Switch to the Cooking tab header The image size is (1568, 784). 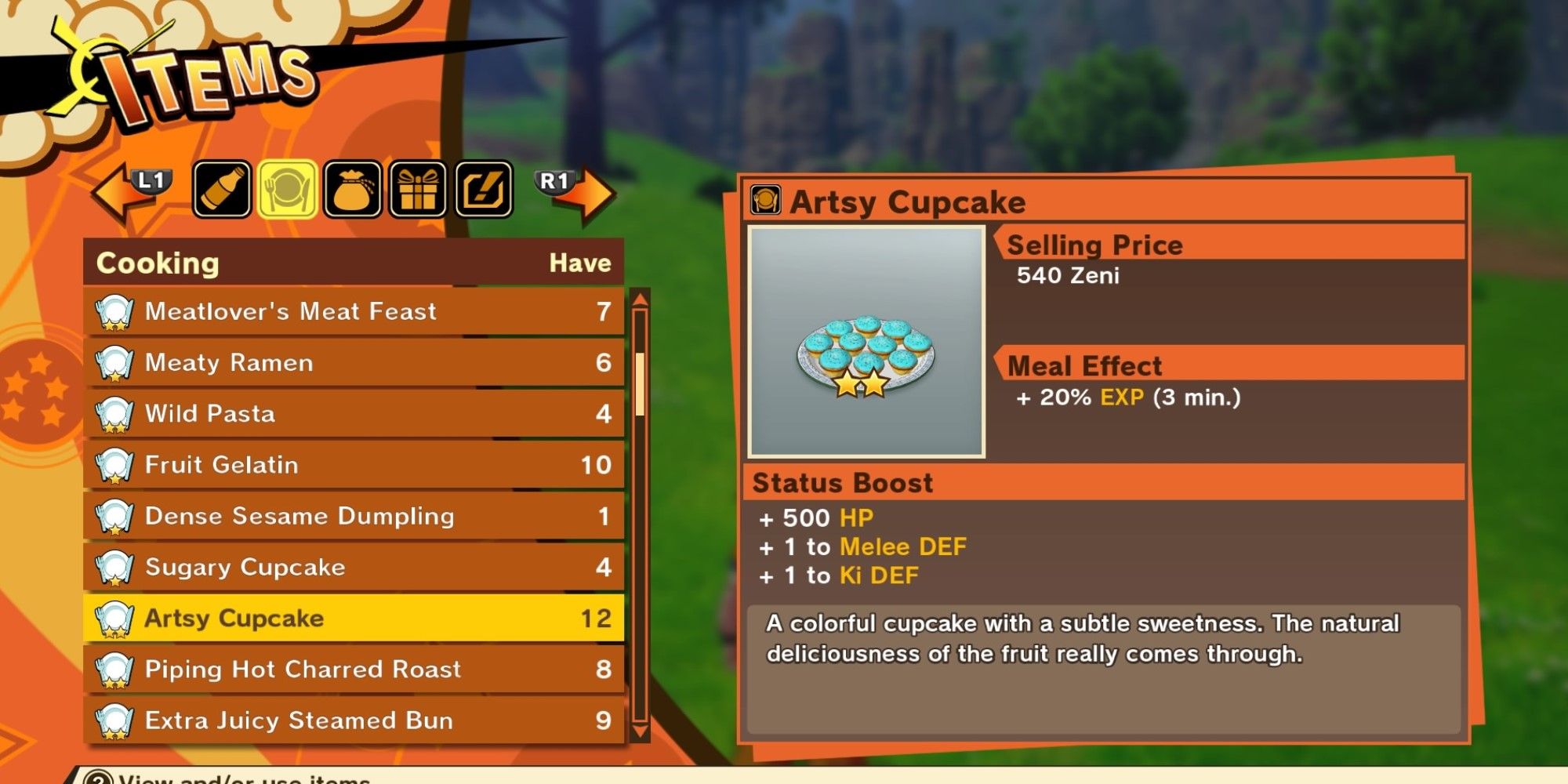[157, 263]
